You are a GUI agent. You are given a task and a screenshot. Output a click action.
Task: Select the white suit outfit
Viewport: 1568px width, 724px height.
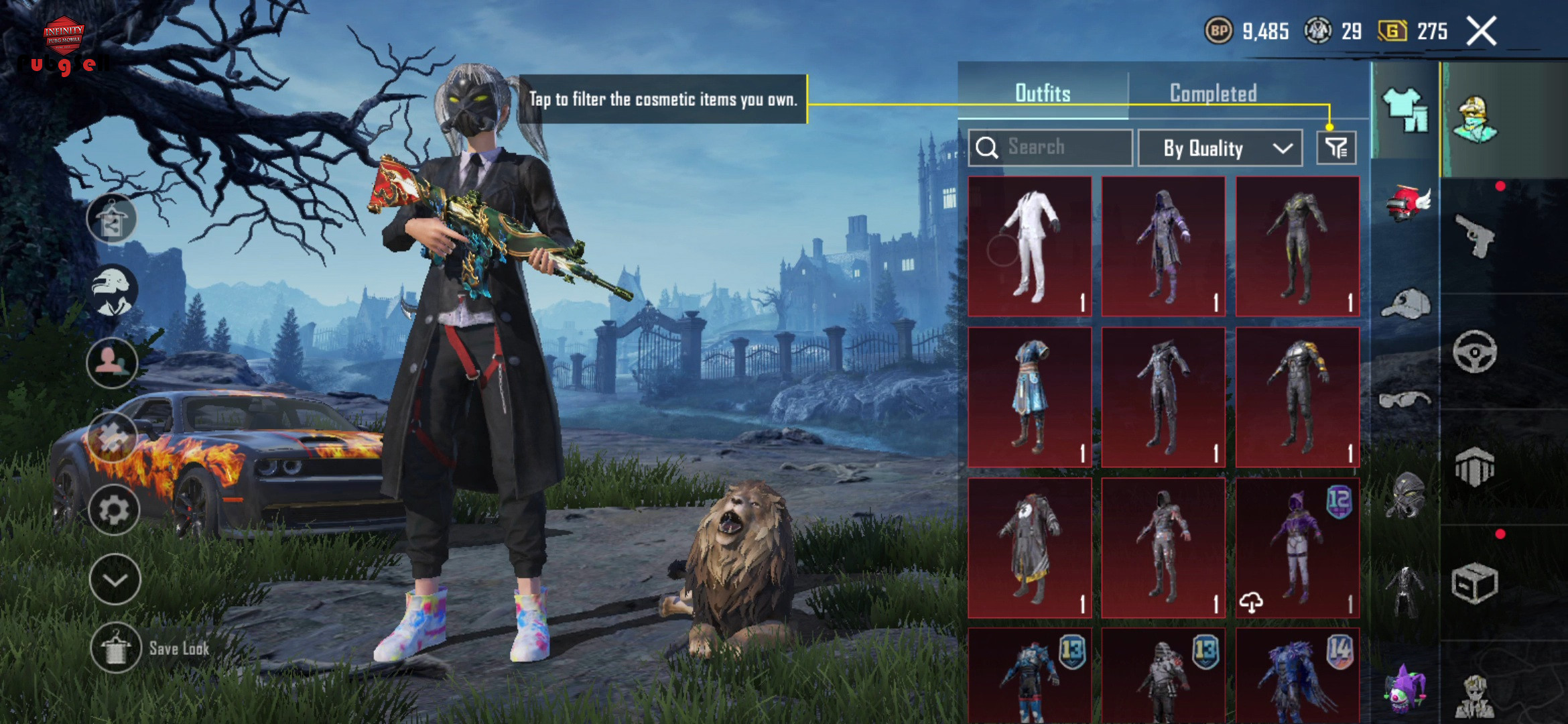point(1030,246)
